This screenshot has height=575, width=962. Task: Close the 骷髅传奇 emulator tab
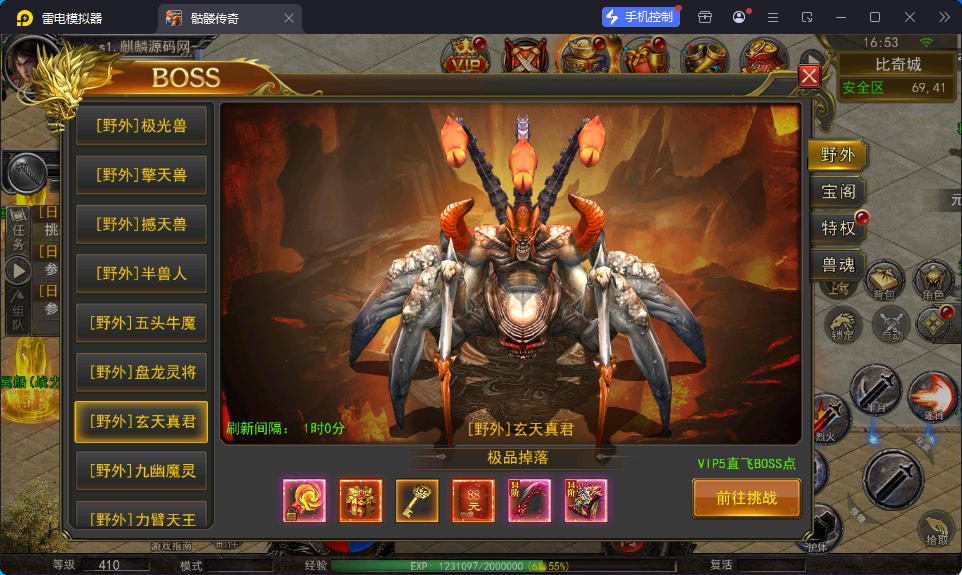coord(289,18)
